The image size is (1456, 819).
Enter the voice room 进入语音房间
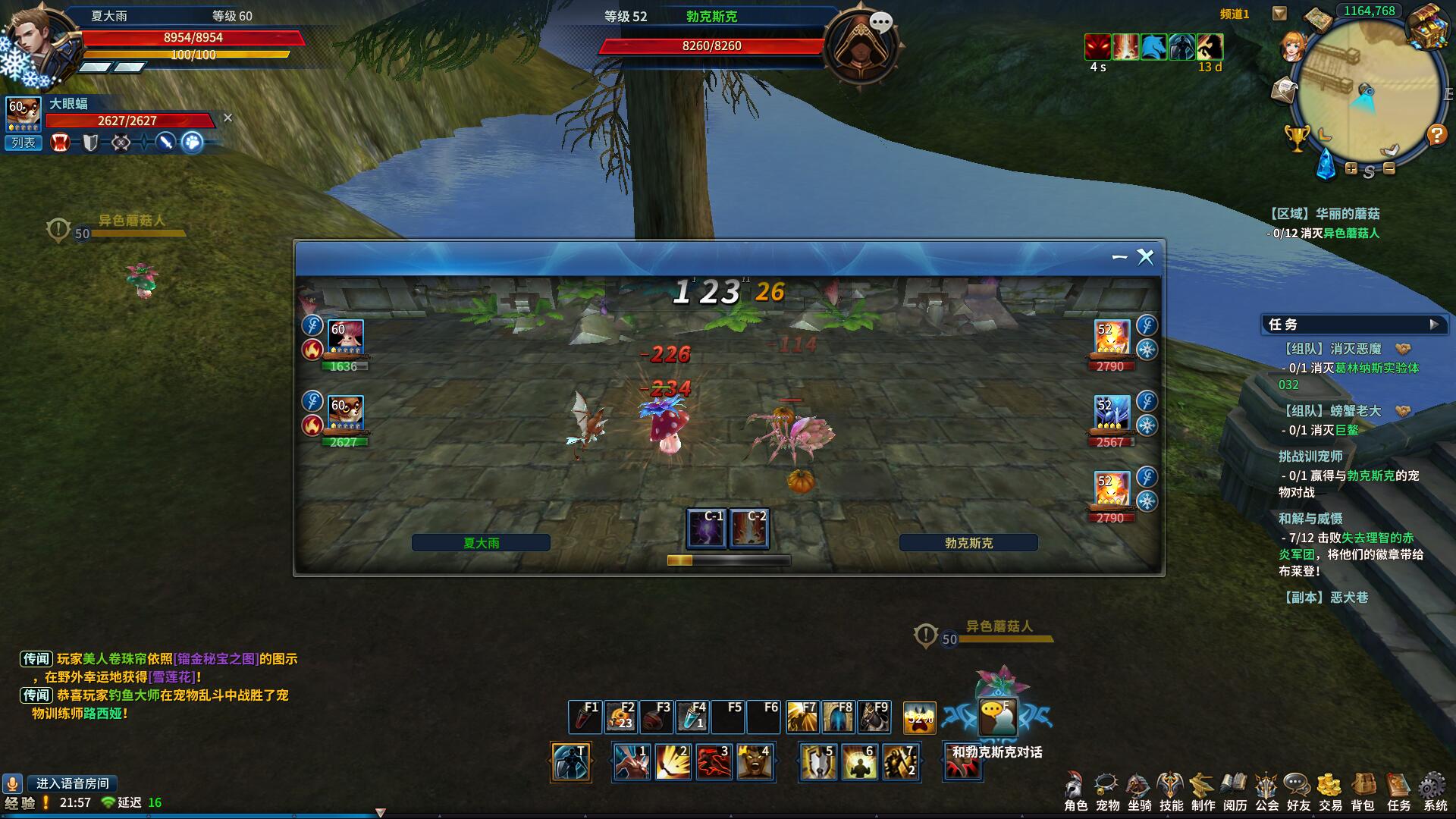(72, 783)
